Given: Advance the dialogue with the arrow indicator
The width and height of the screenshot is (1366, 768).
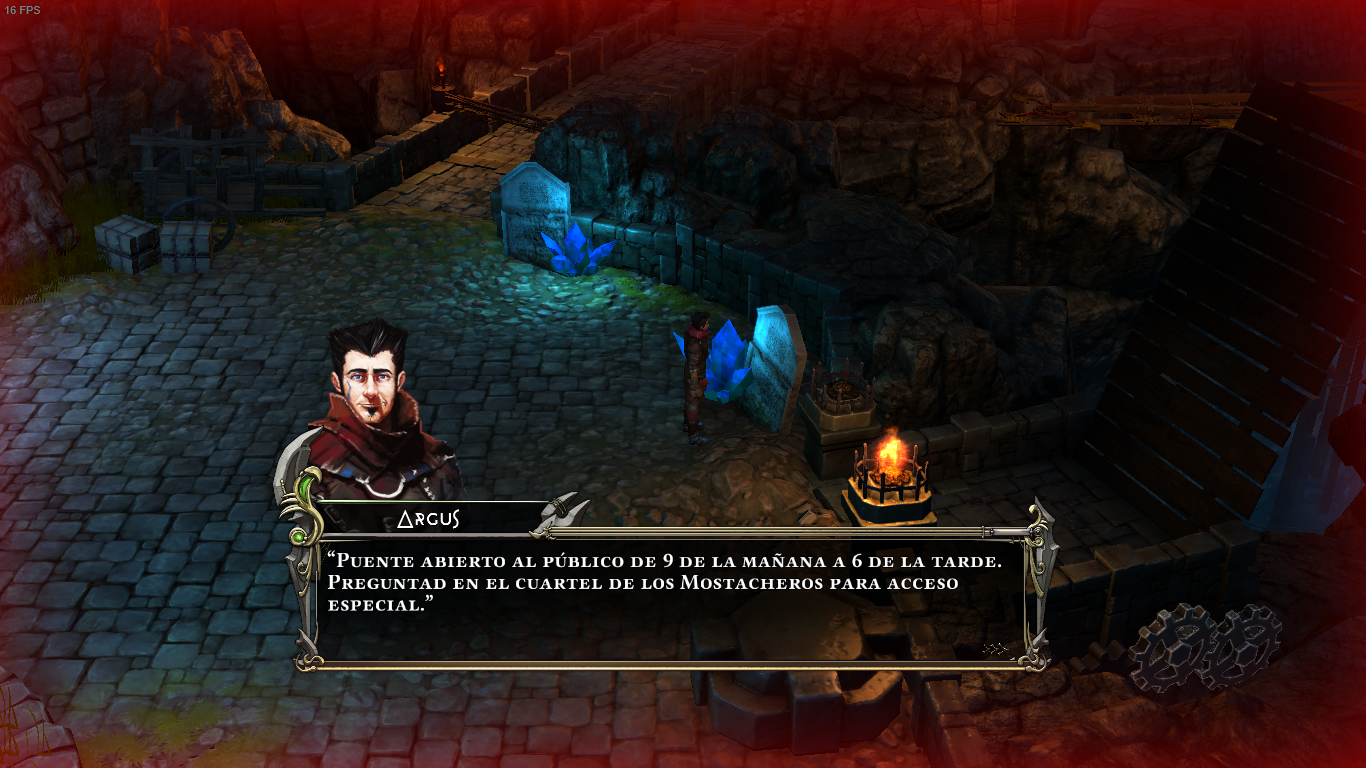Looking at the screenshot, I should 994,649.
